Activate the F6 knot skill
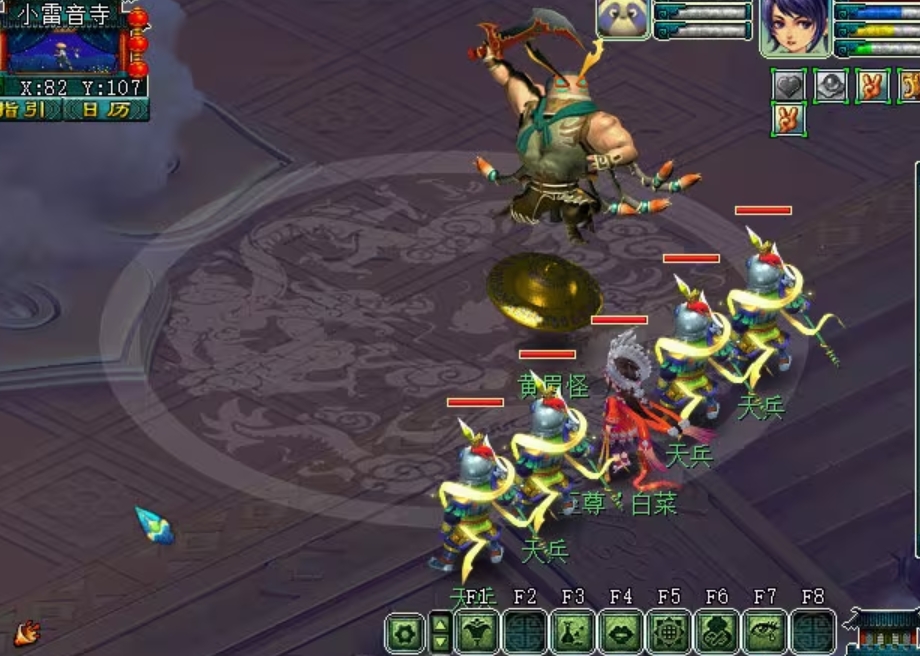The height and width of the screenshot is (656, 920). tap(717, 632)
